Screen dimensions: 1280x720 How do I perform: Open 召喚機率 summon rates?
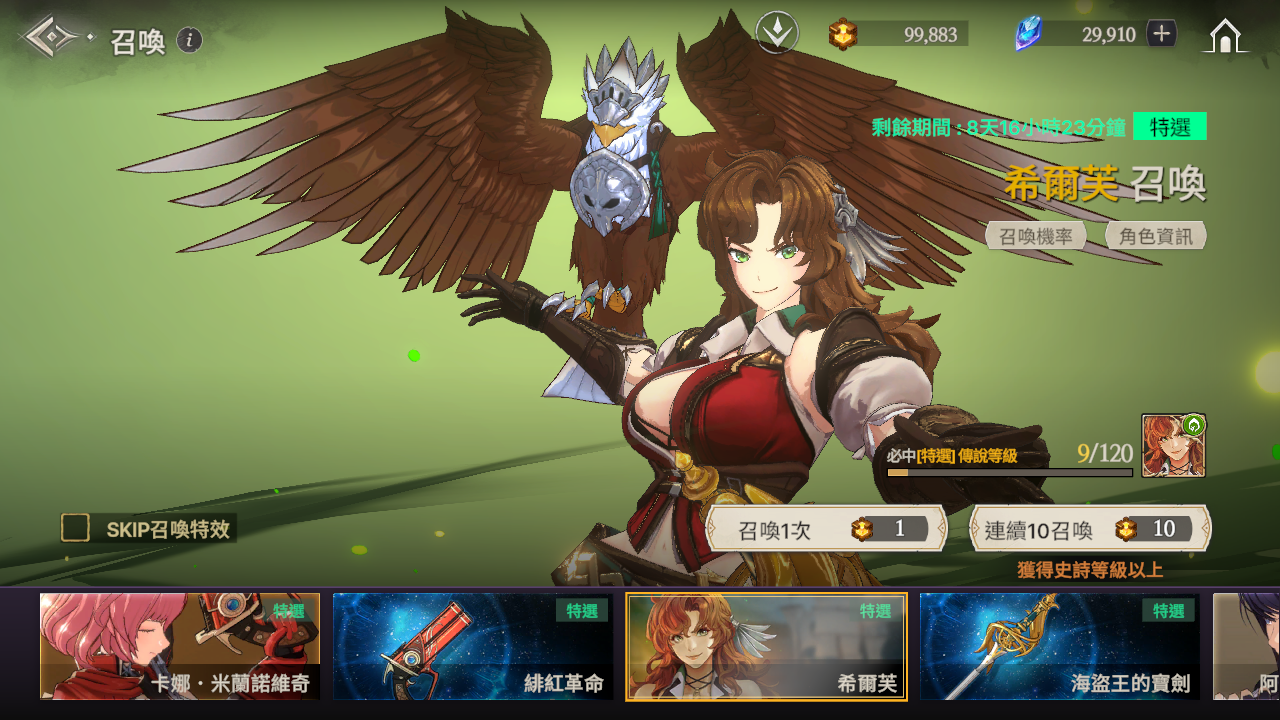(x=1036, y=236)
